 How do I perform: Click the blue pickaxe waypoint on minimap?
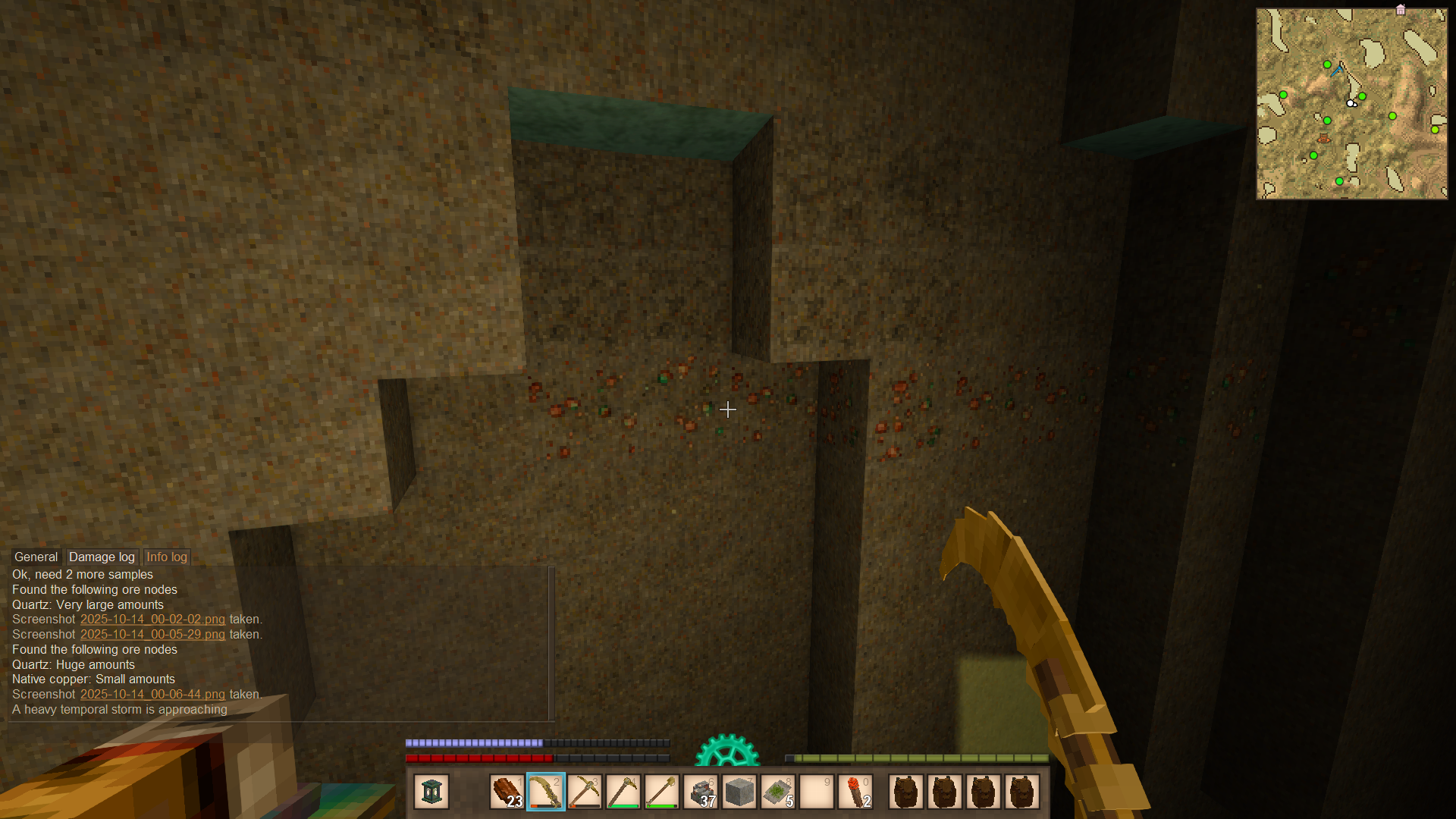click(1338, 71)
